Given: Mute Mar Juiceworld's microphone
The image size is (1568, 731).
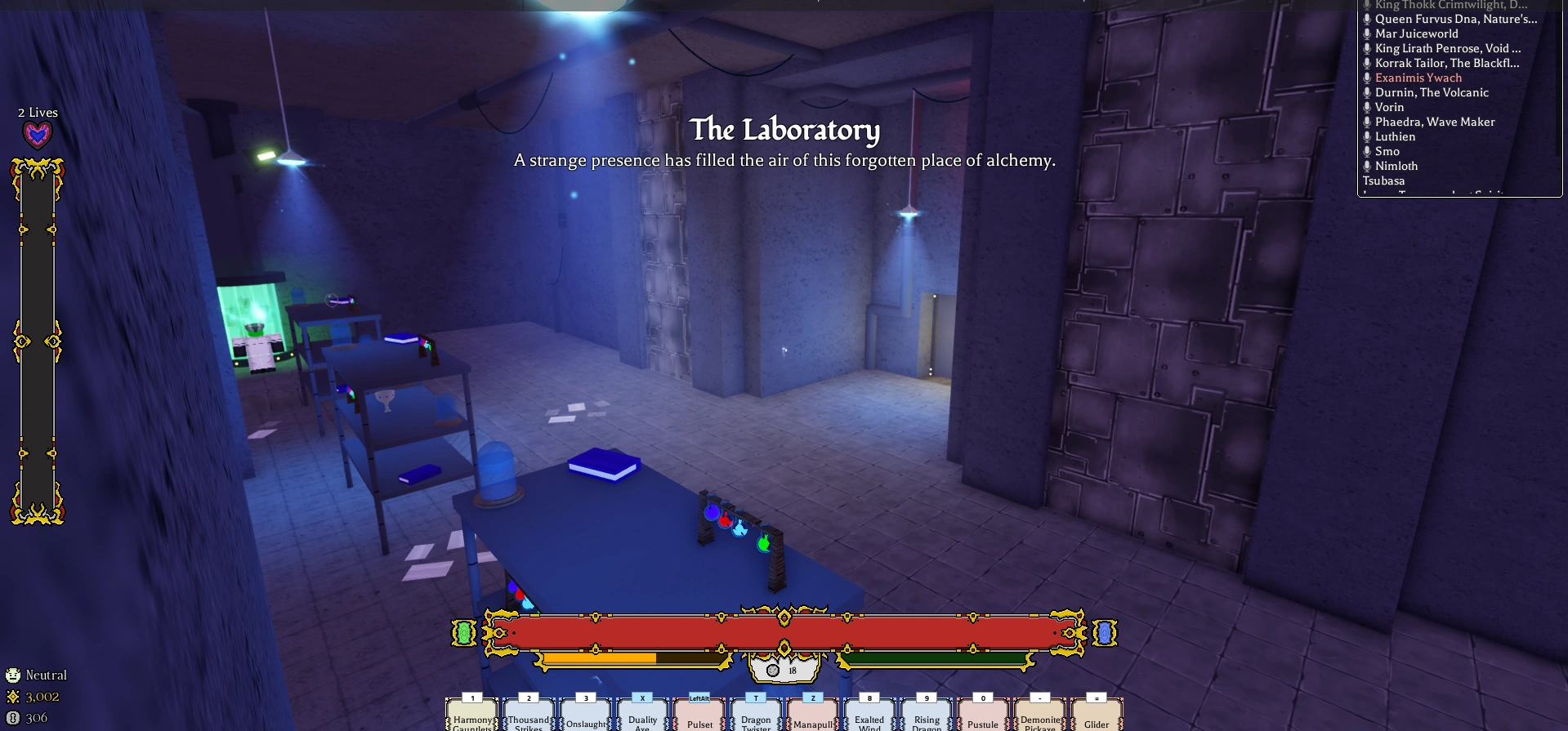Looking at the screenshot, I should (1367, 33).
